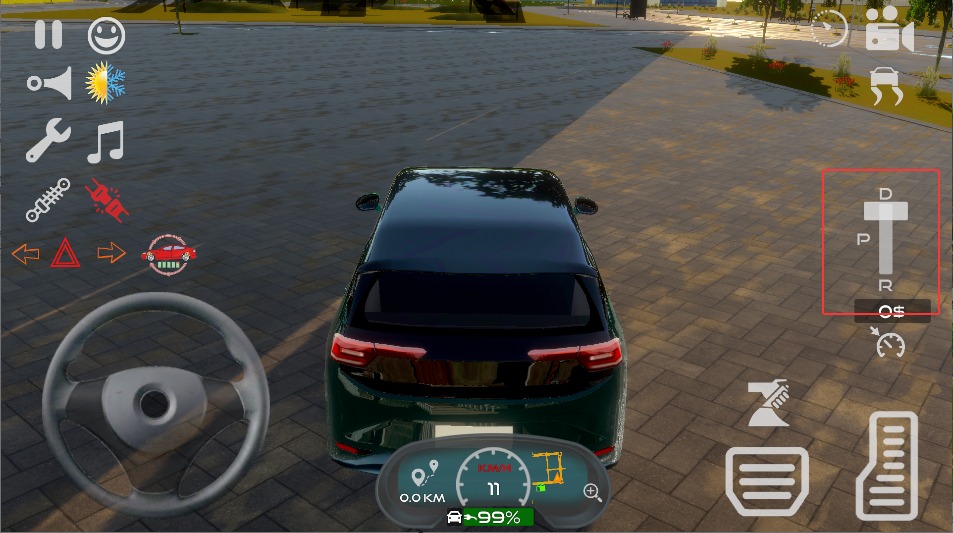This screenshot has height=533, width=953.
Task: Open the music note radio
Action: (105, 142)
